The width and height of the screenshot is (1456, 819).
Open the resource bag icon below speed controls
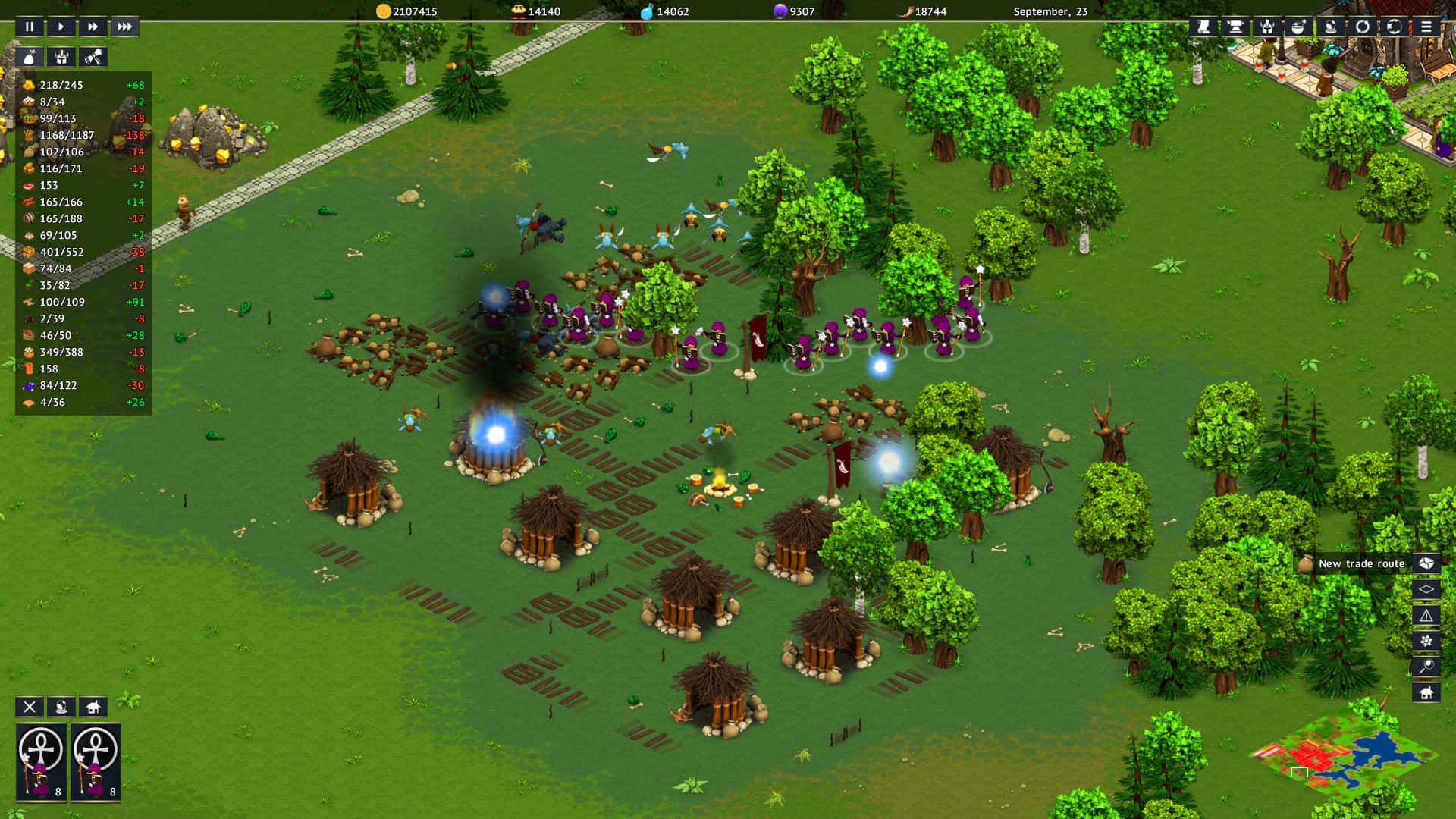[x=29, y=56]
